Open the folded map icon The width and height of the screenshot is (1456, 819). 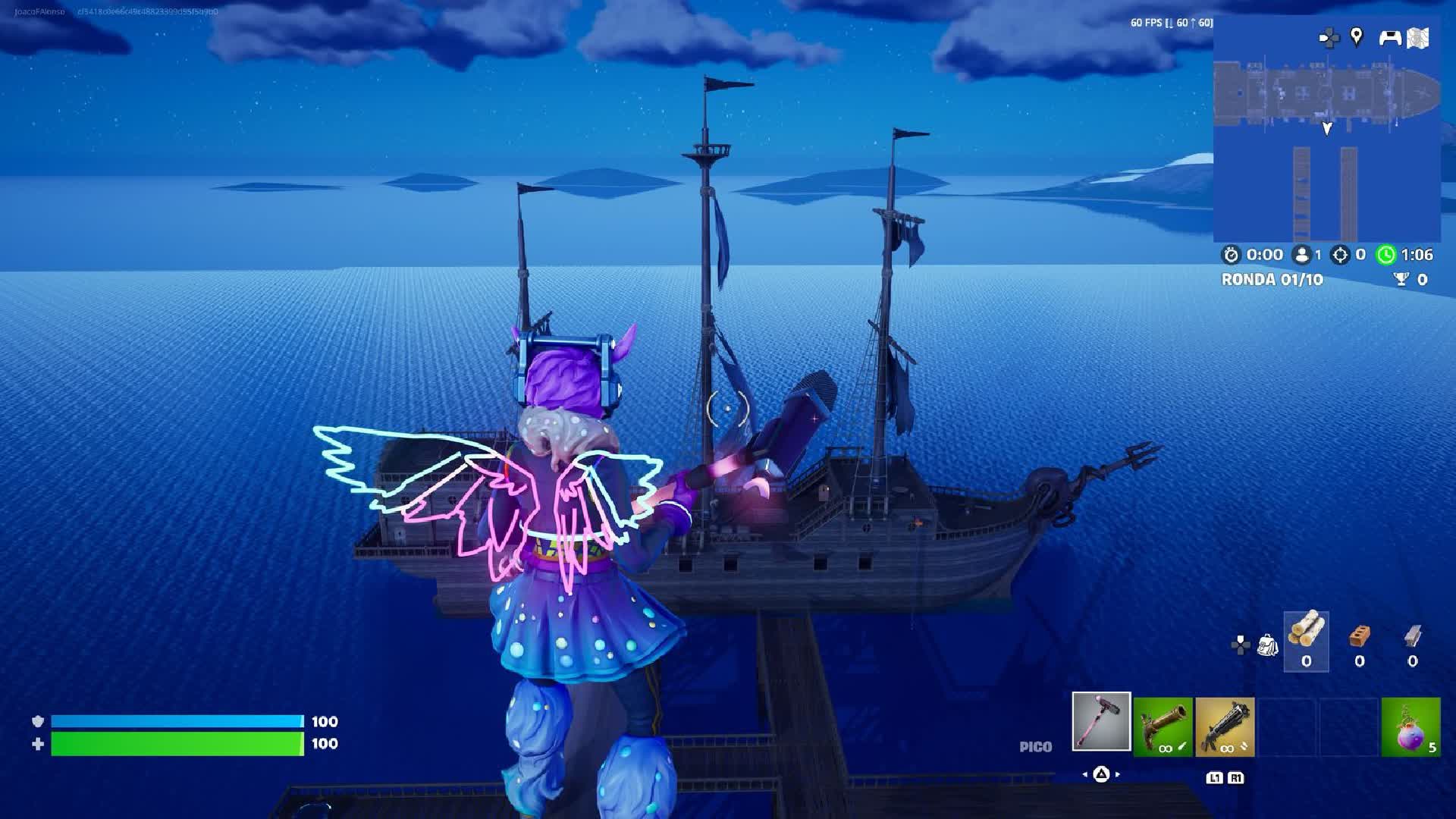(x=1418, y=38)
